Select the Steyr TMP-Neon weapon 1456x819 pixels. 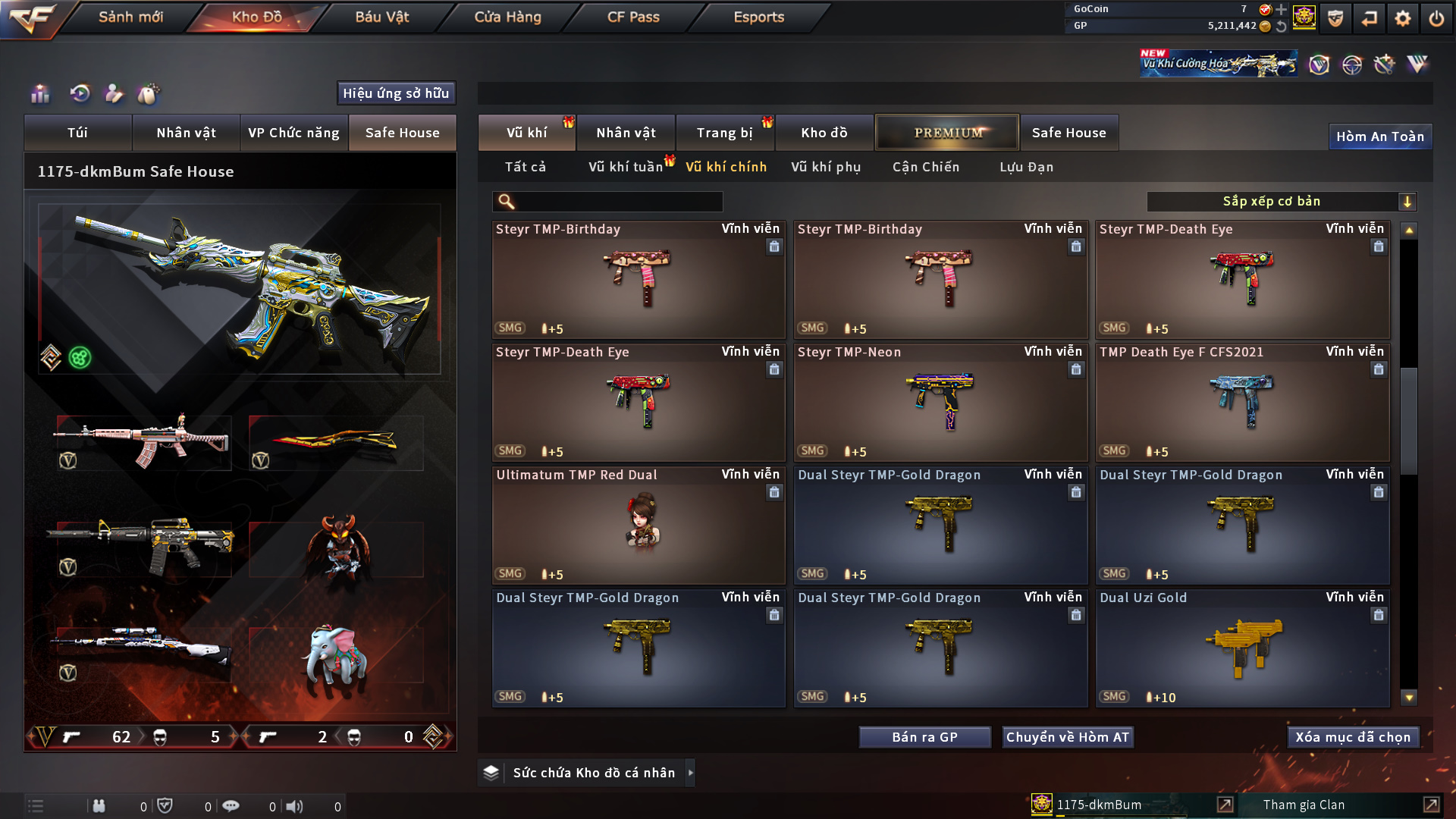(940, 403)
